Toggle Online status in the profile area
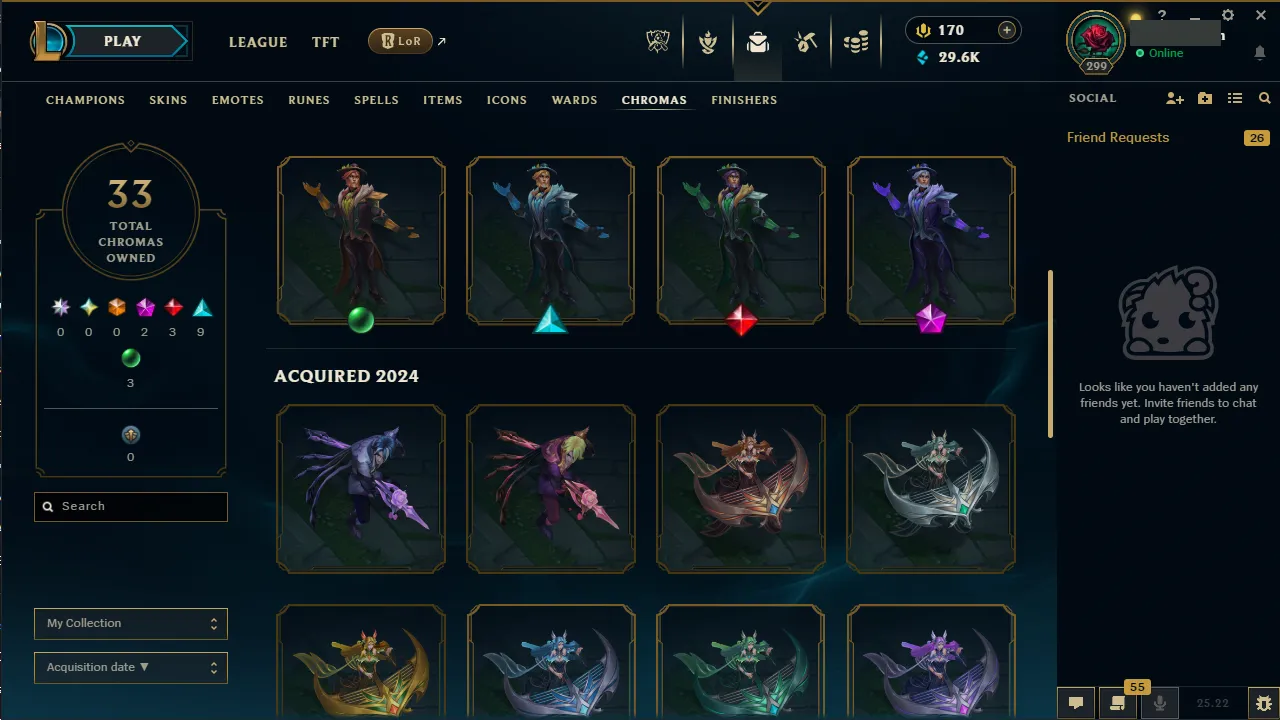 pos(1160,53)
